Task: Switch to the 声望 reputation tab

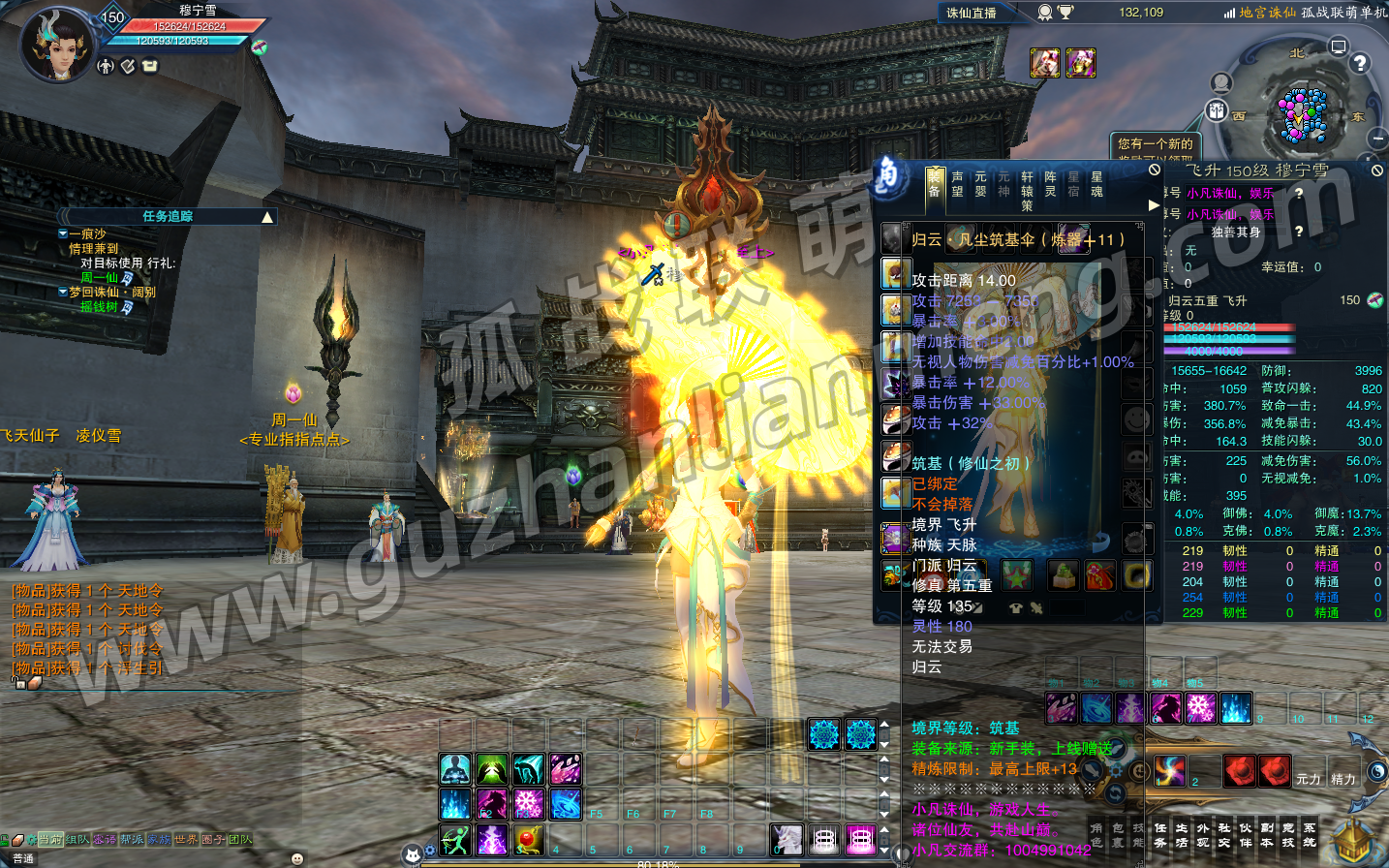Action: pos(957,184)
